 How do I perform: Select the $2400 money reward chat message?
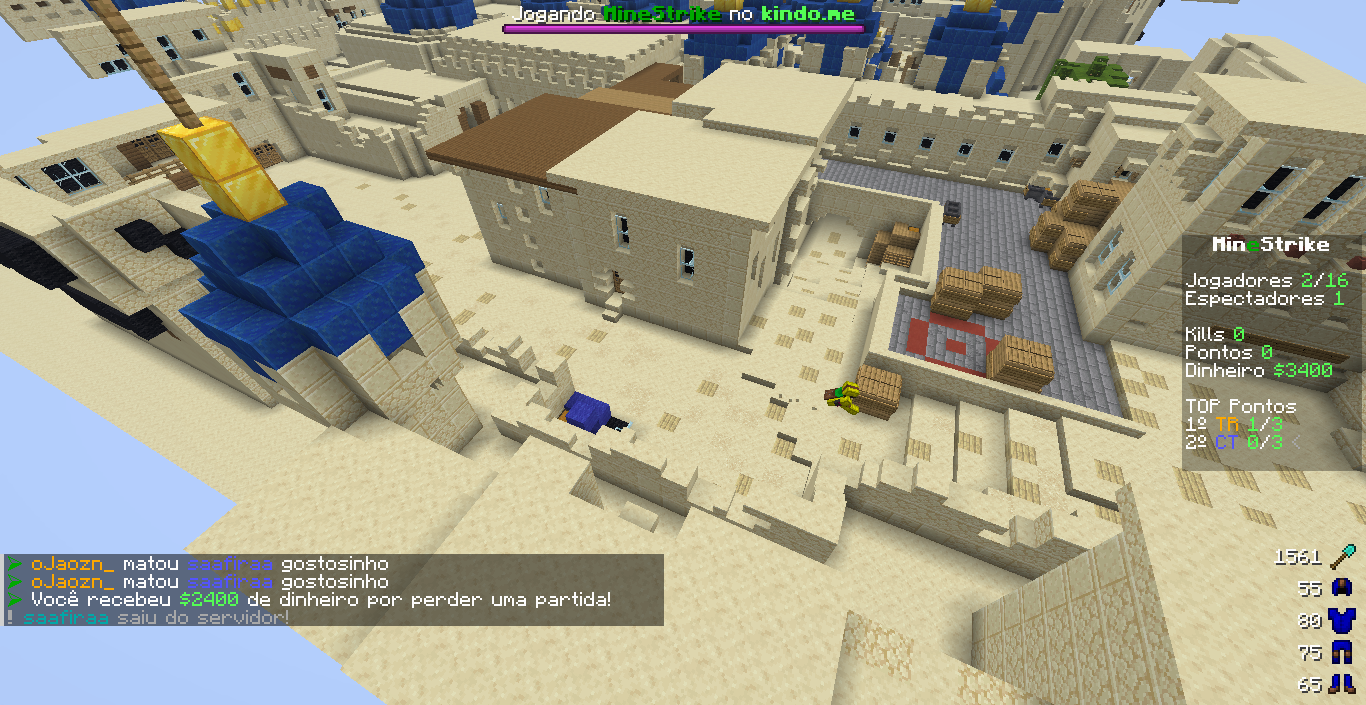320,600
